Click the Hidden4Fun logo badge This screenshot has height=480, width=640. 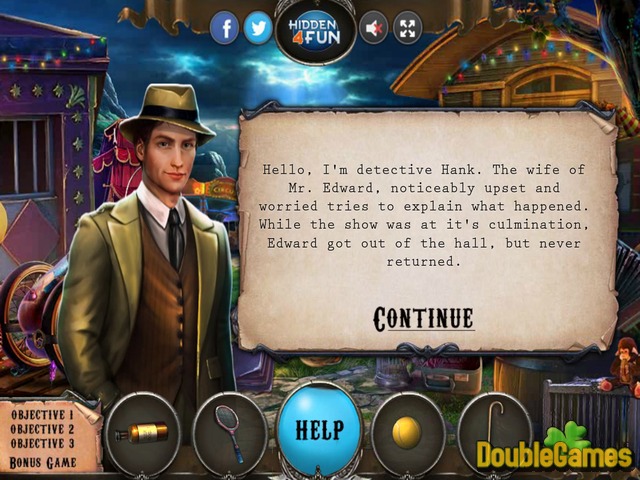(x=316, y=31)
